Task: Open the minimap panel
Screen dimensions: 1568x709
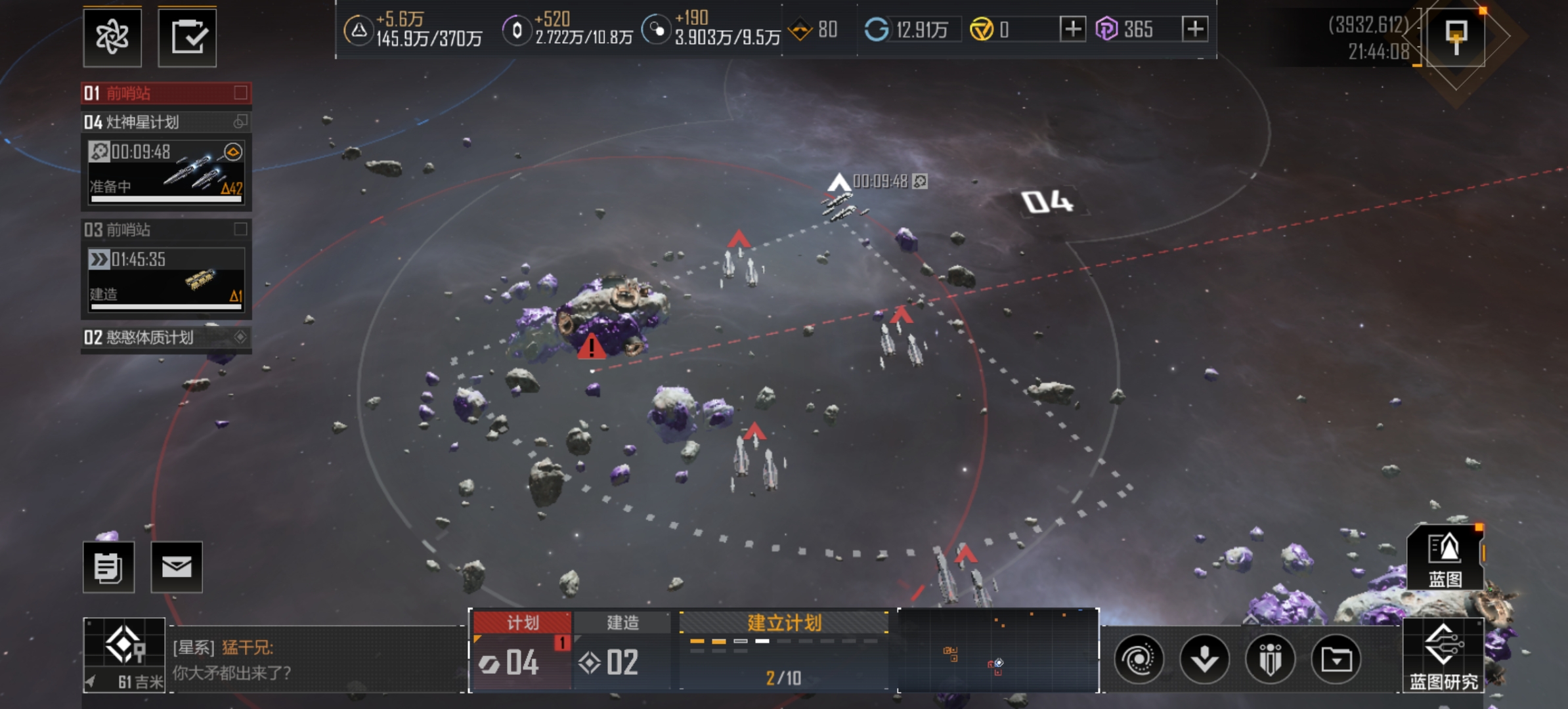Action: click(x=997, y=650)
